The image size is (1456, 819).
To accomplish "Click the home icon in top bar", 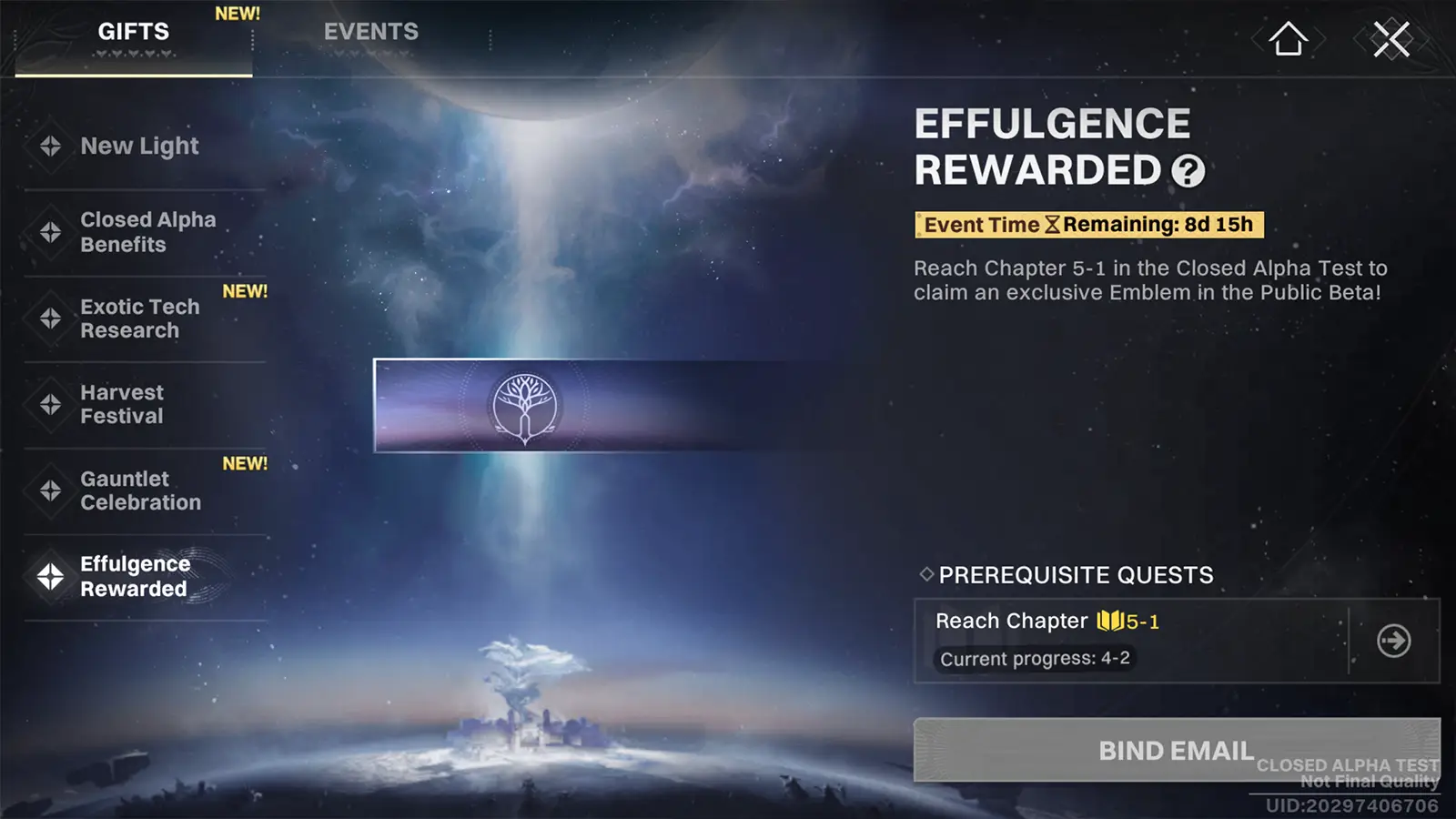I will point(1286,38).
